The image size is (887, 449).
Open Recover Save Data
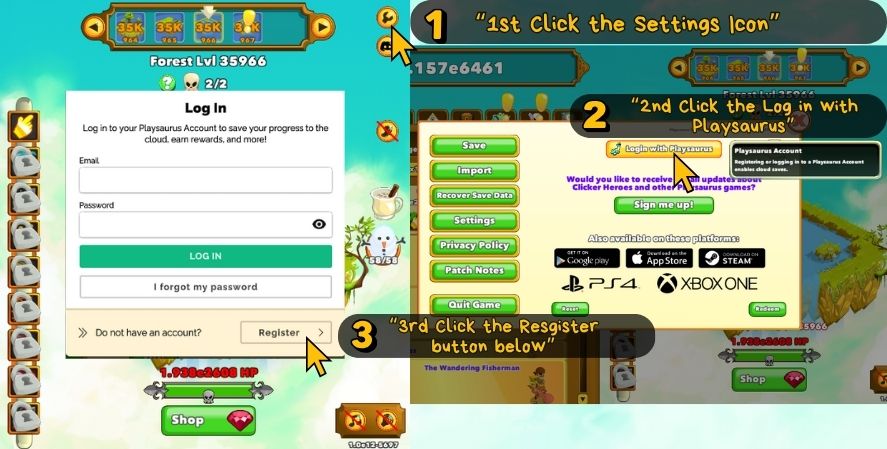click(x=474, y=196)
